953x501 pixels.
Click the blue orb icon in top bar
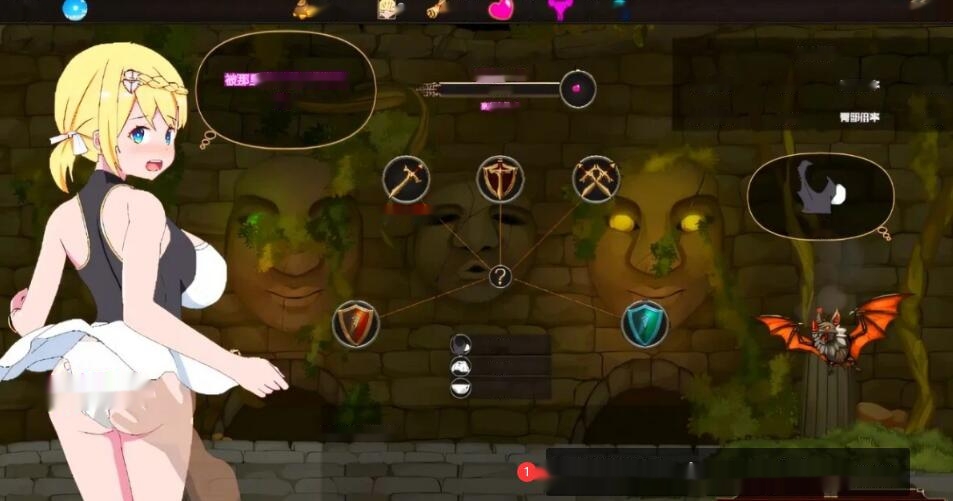coord(75,10)
